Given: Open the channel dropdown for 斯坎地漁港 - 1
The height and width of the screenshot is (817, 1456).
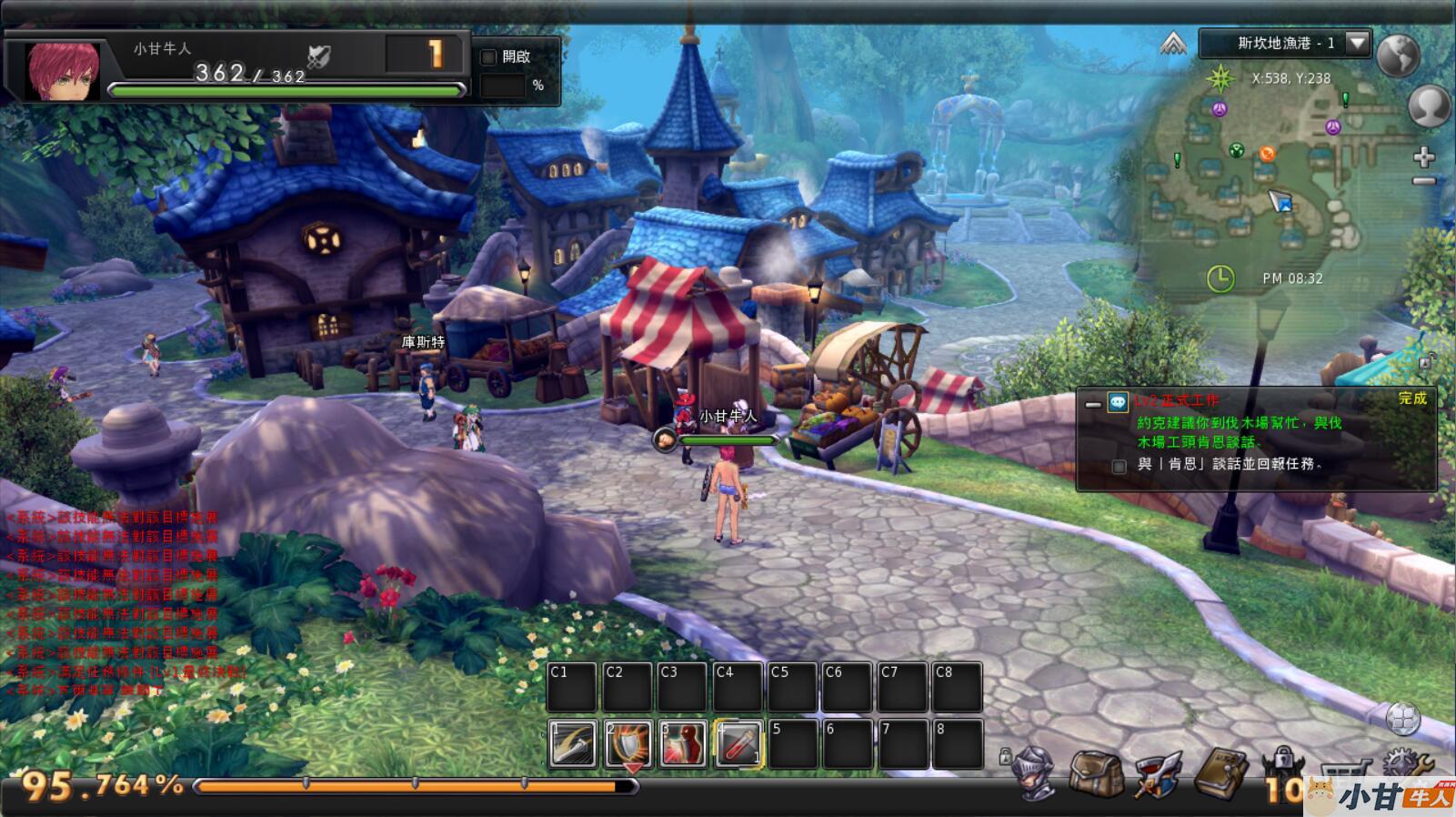Looking at the screenshot, I should (x=1358, y=43).
